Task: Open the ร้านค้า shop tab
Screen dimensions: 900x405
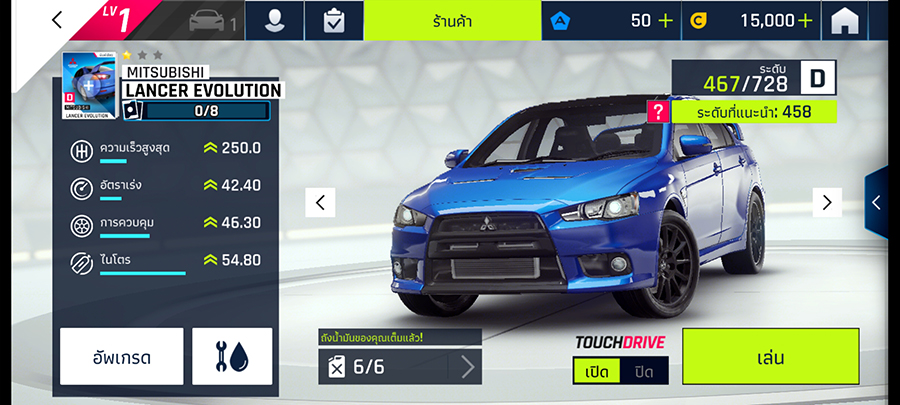Action: (x=453, y=20)
